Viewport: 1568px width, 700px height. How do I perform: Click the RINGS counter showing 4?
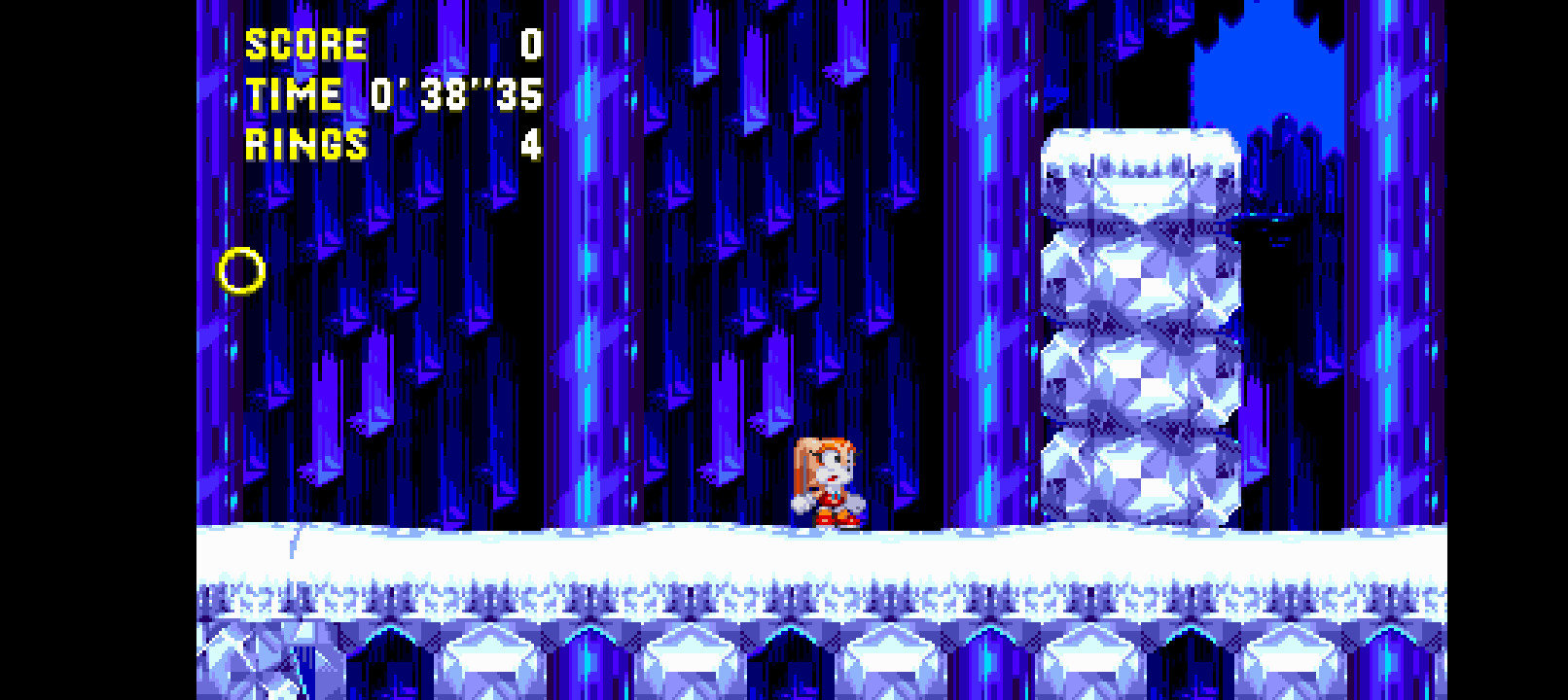pos(529,146)
